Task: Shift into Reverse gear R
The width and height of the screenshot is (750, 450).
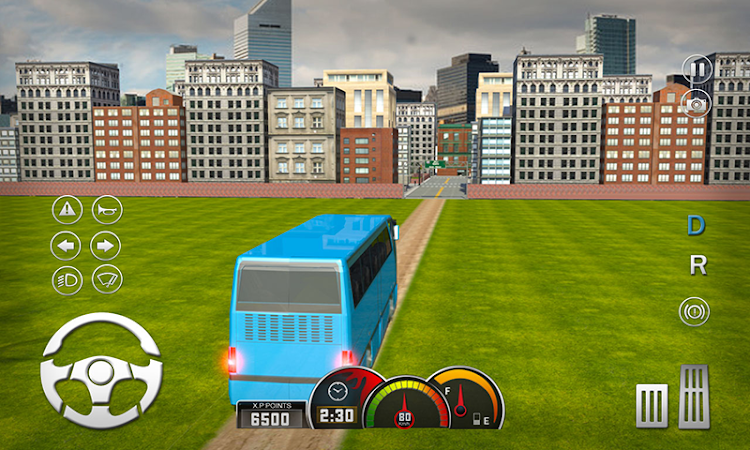Action: 698,266
